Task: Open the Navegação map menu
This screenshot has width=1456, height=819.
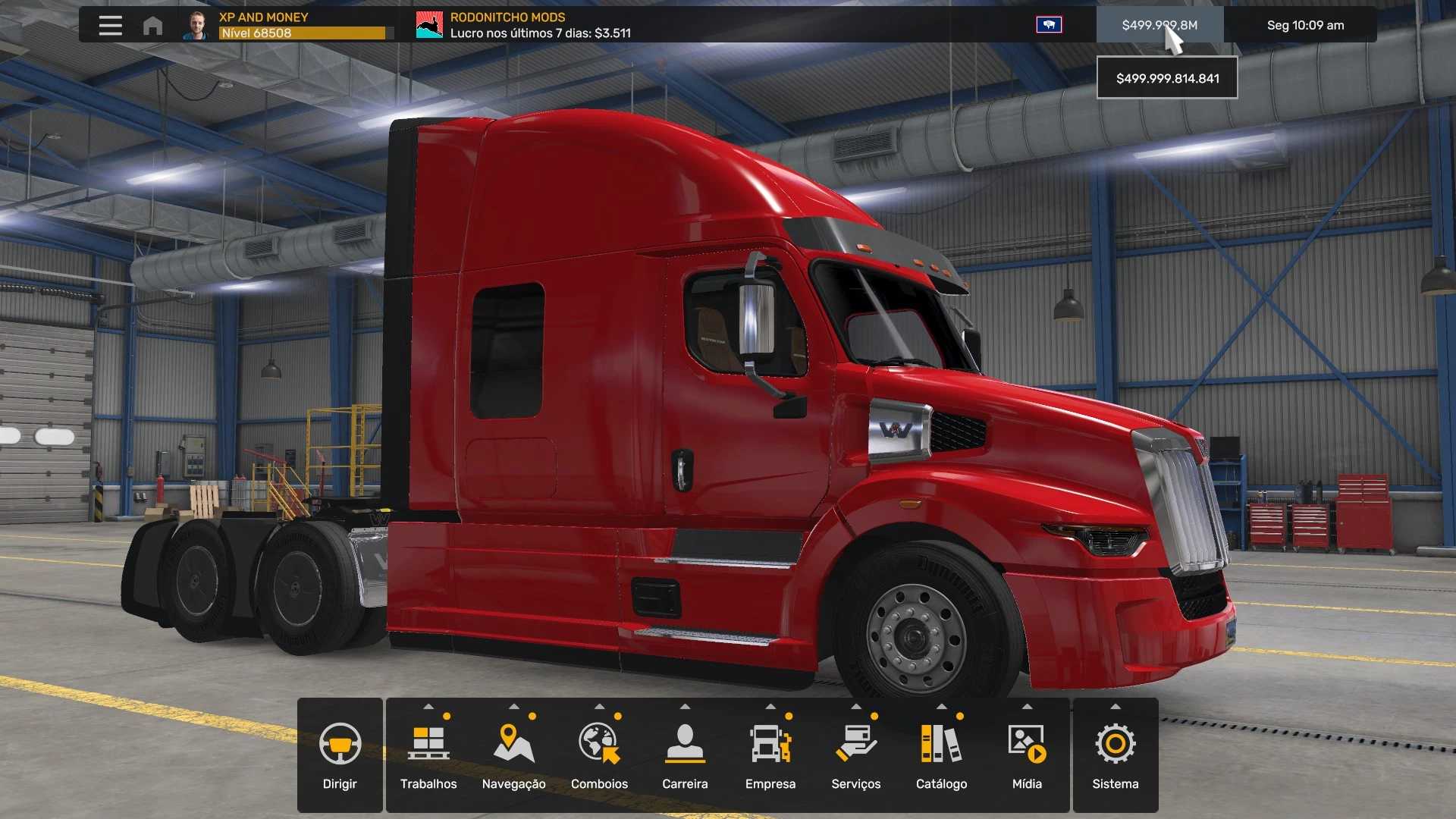Action: click(x=513, y=755)
